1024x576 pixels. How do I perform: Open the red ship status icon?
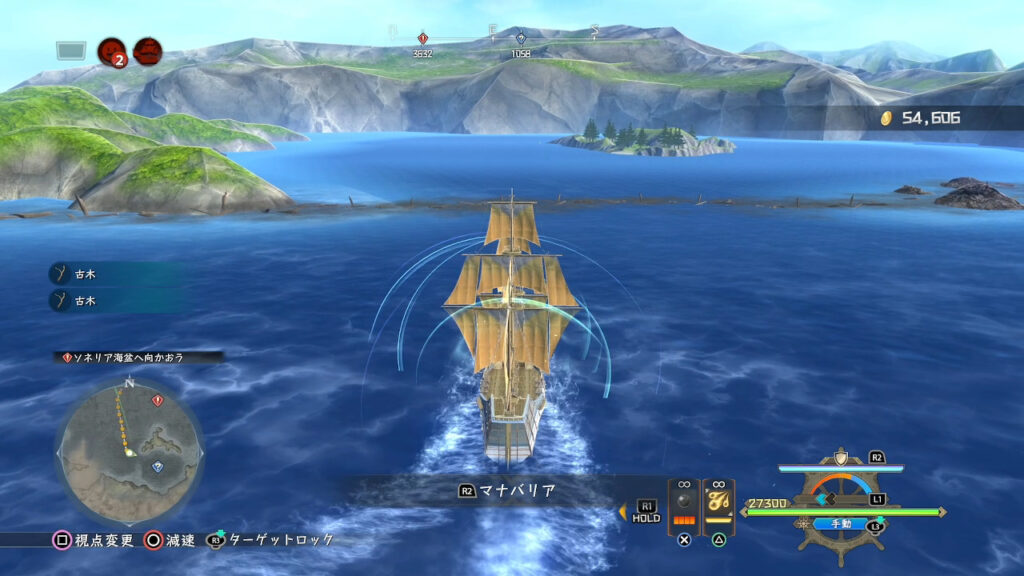tap(148, 50)
